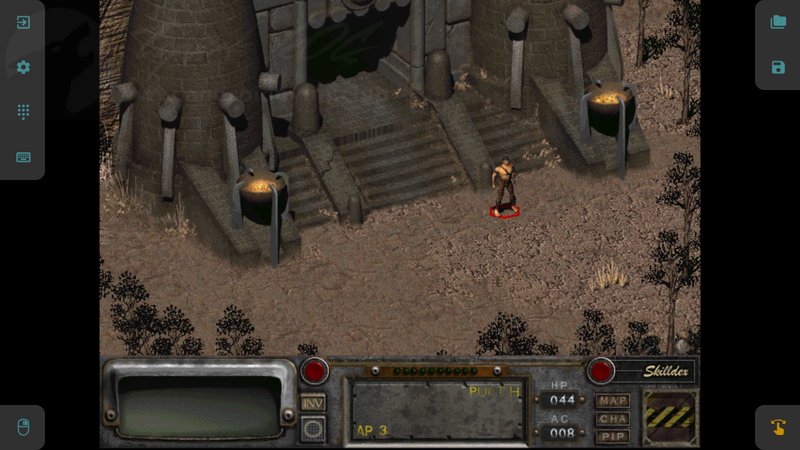Select the message log display screen

(x=200, y=405)
